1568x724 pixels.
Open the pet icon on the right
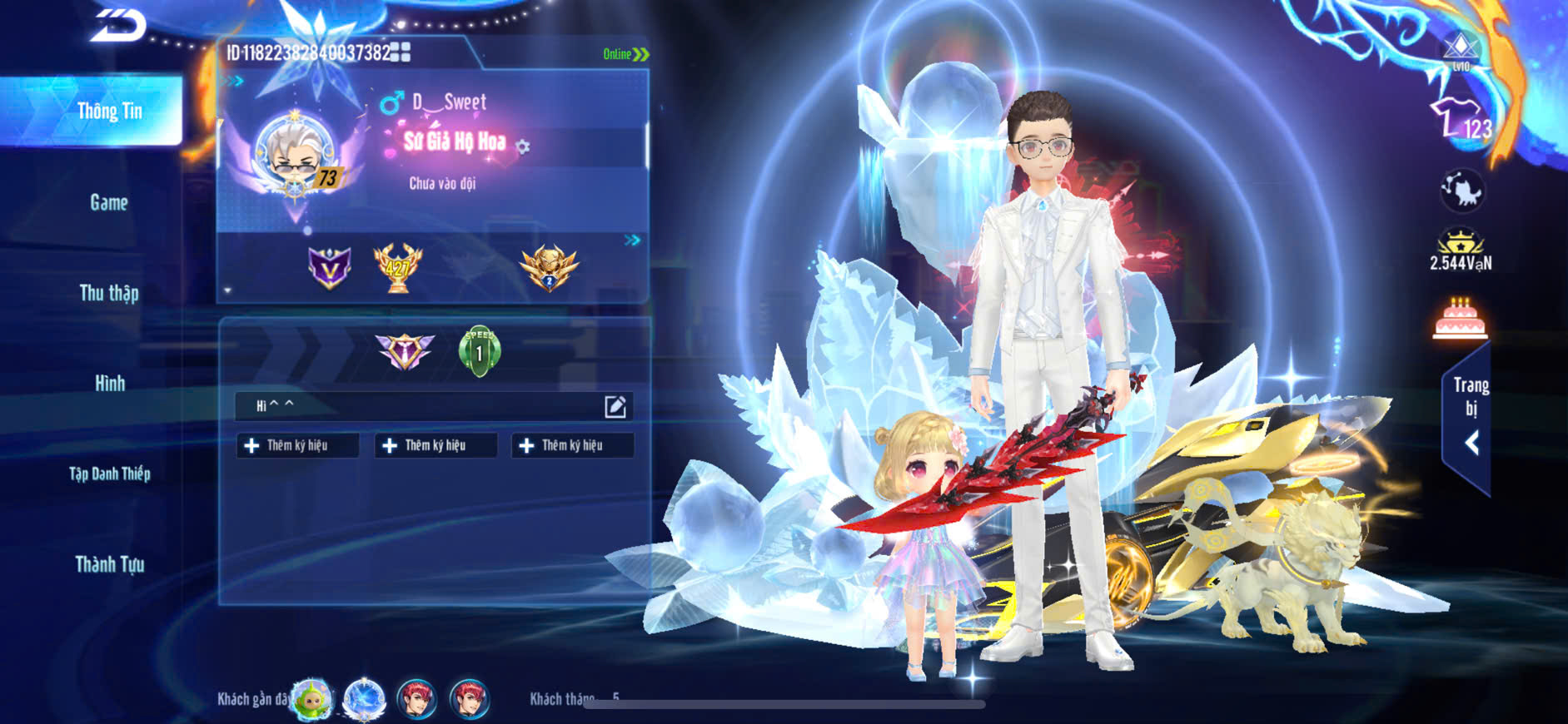click(1461, 191)
